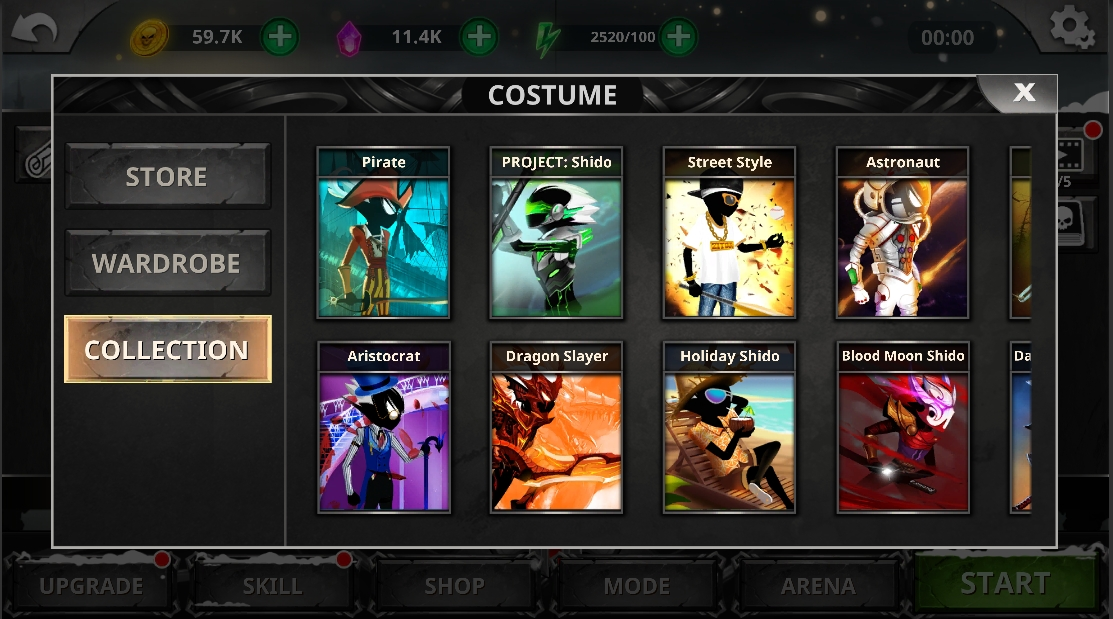The width and height of the screenshot is (1113, 619).
Task: Choose the Aristocrat costume
Action: (x=383, y=428)
